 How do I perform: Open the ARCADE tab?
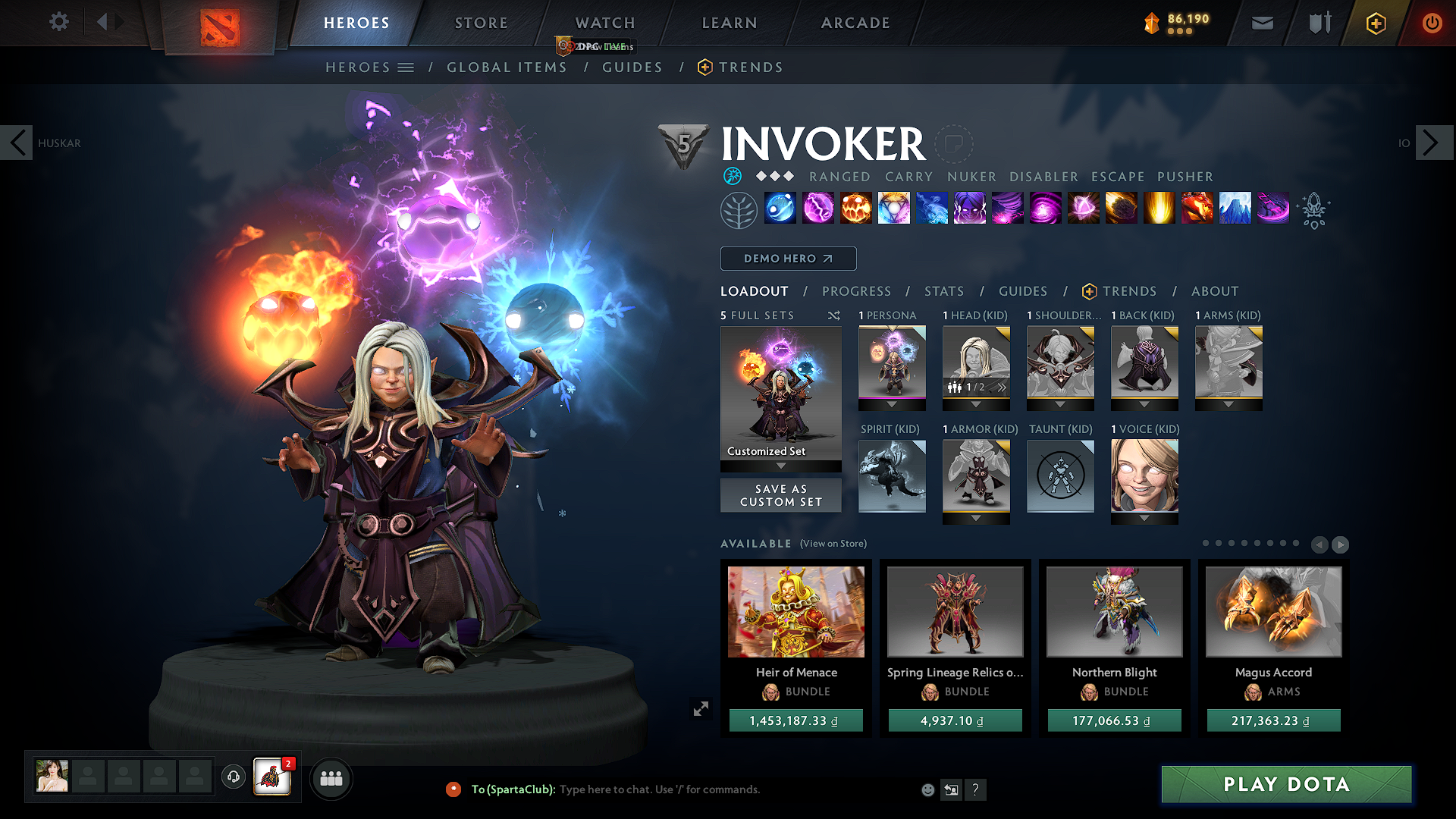(x=855, y=23)
